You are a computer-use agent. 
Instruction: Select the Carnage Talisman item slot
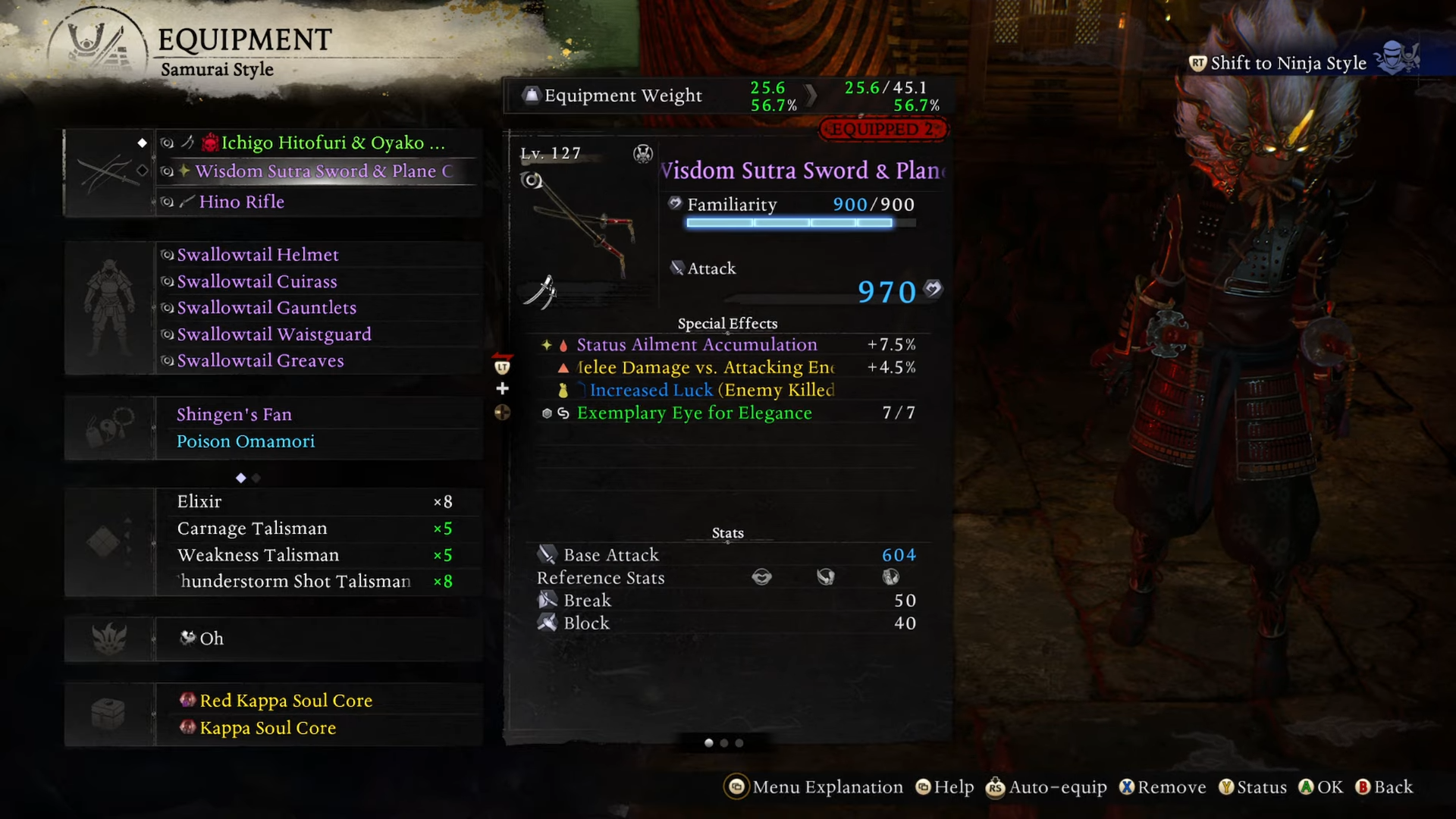pos(252,529)
